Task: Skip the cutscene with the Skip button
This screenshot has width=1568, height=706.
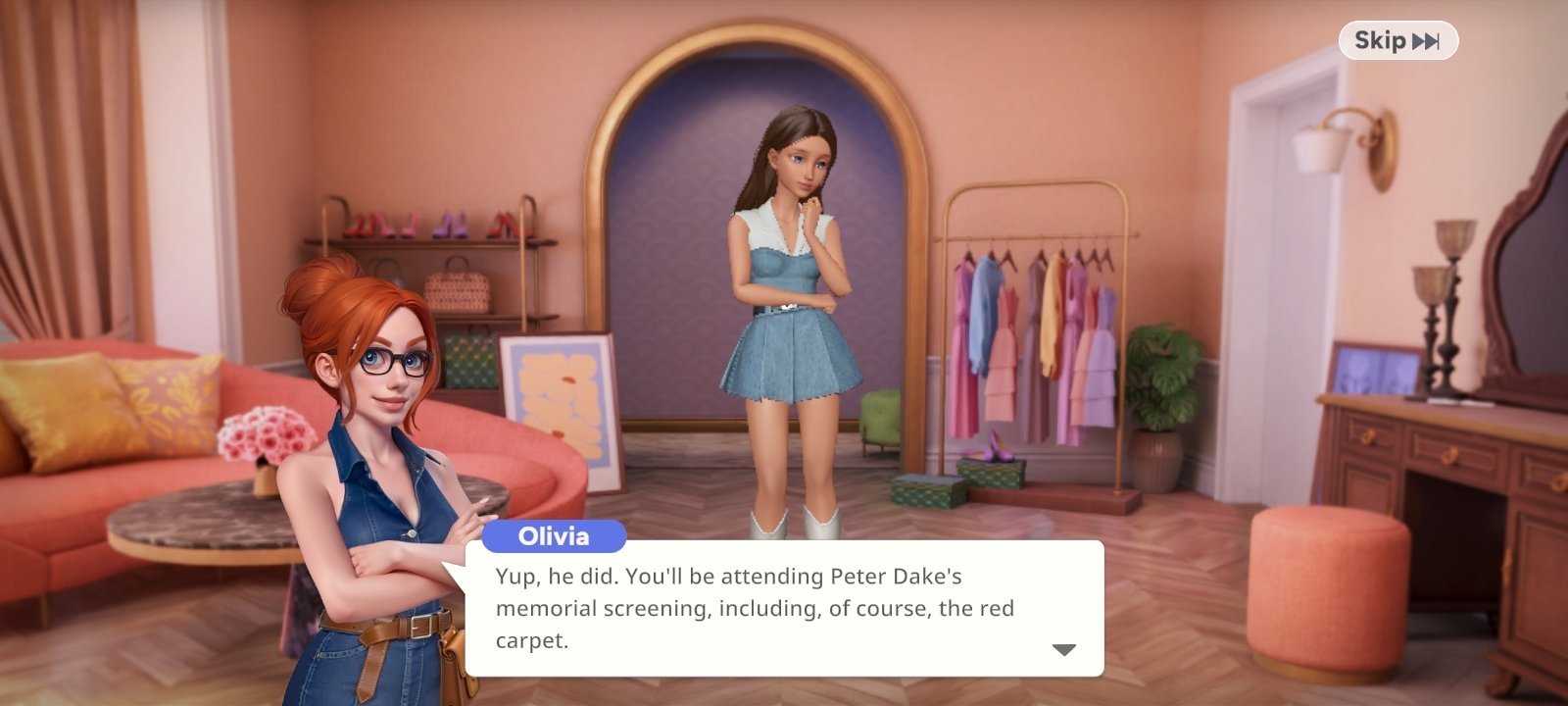Action: 1397,40
